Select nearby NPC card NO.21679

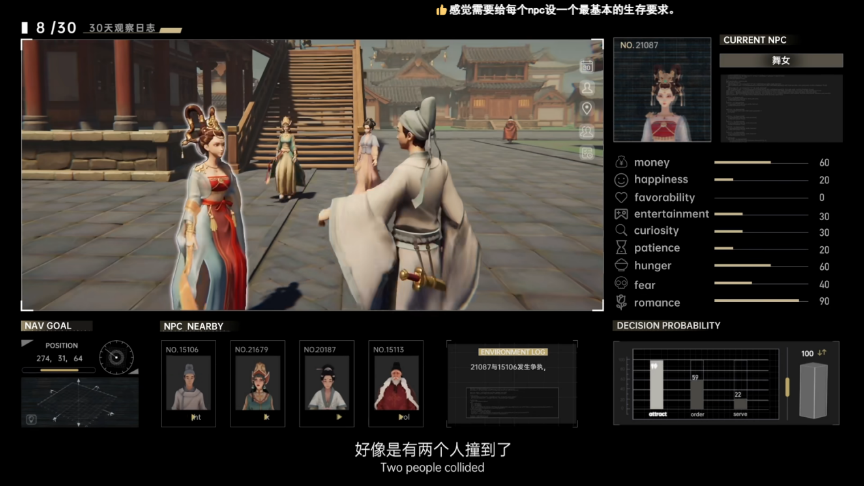click(x=257, y=383)
